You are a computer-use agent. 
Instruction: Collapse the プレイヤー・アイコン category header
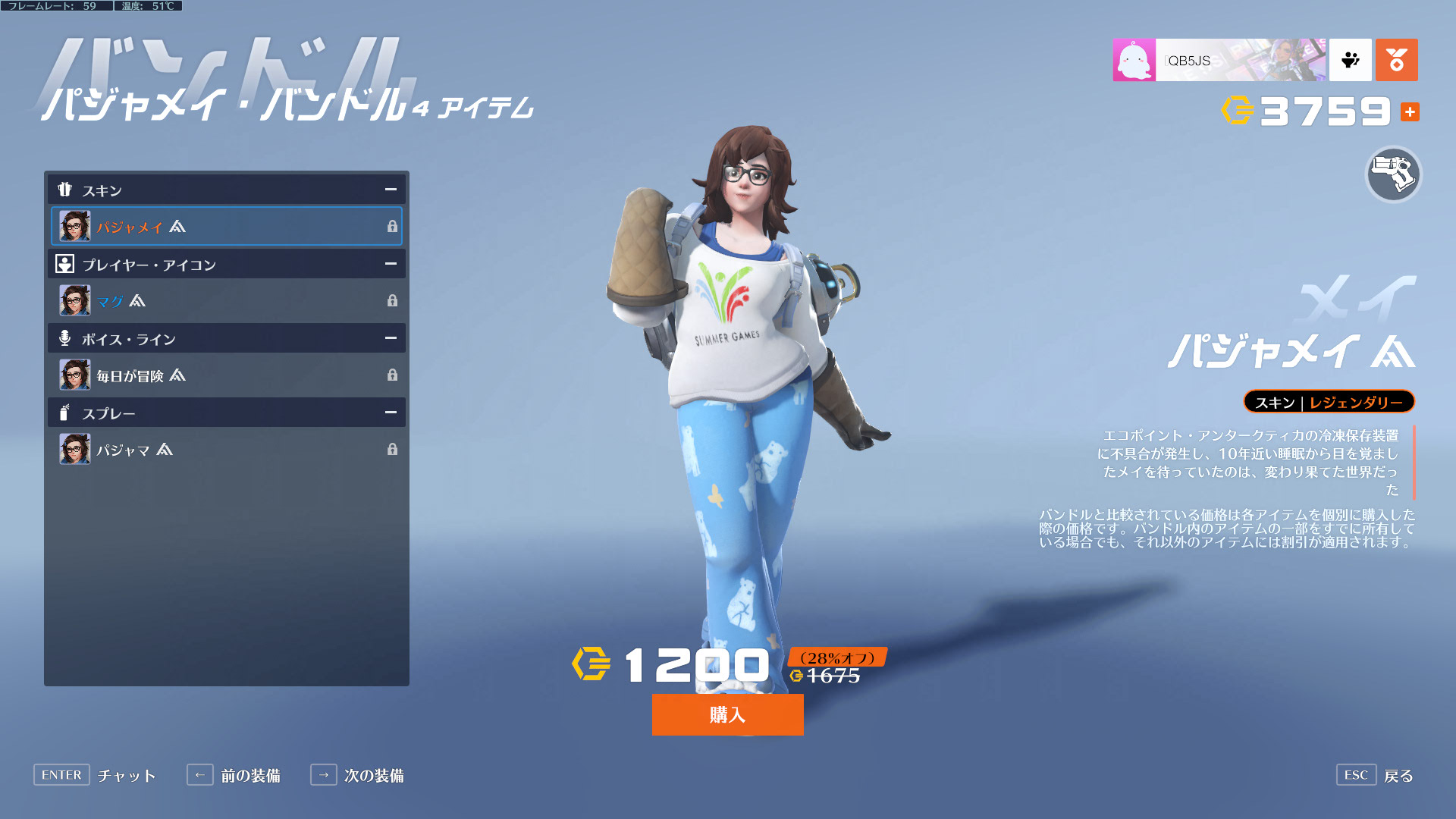391,264
